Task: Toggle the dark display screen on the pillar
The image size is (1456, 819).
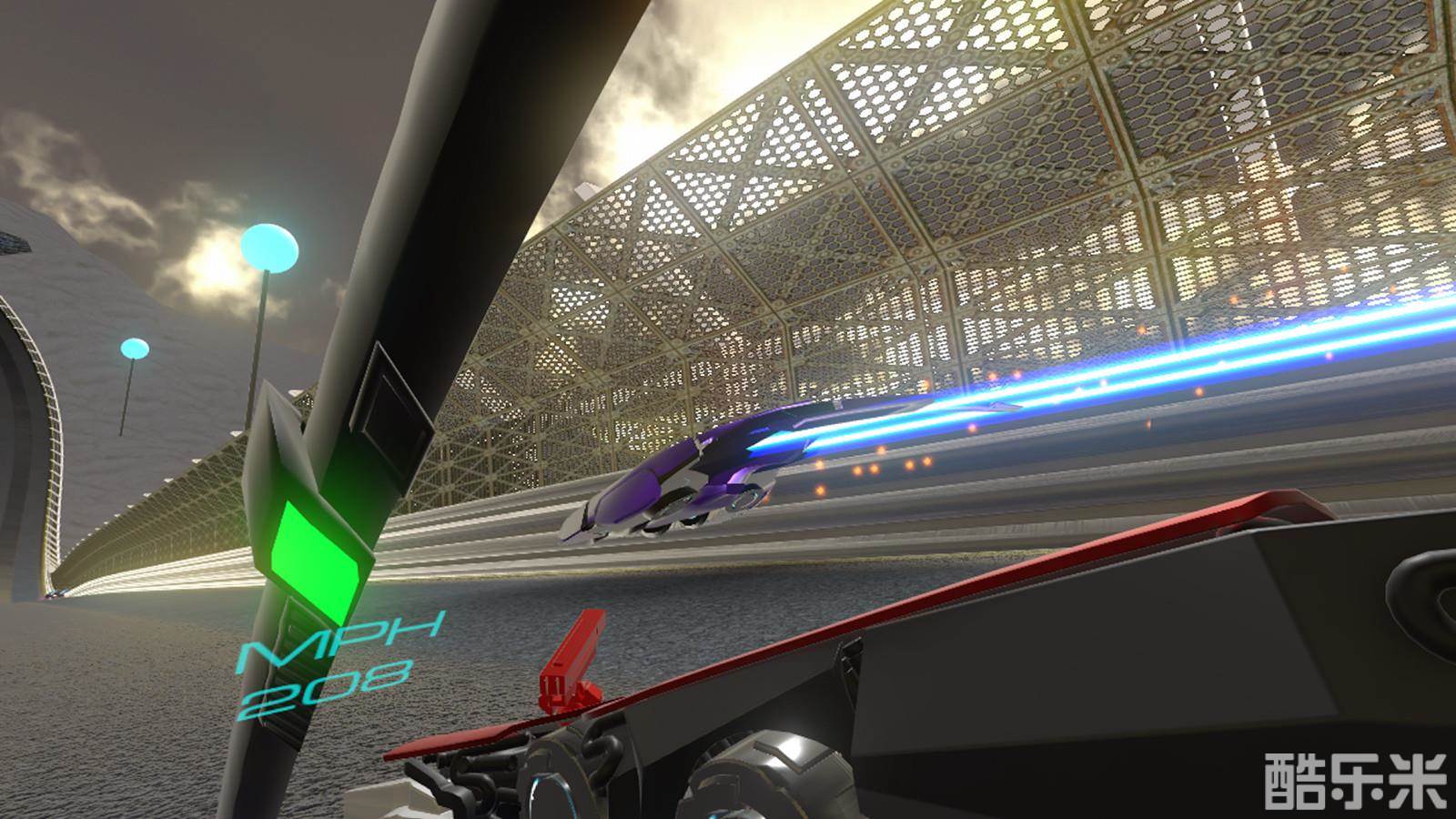Action: coord(393,387)
